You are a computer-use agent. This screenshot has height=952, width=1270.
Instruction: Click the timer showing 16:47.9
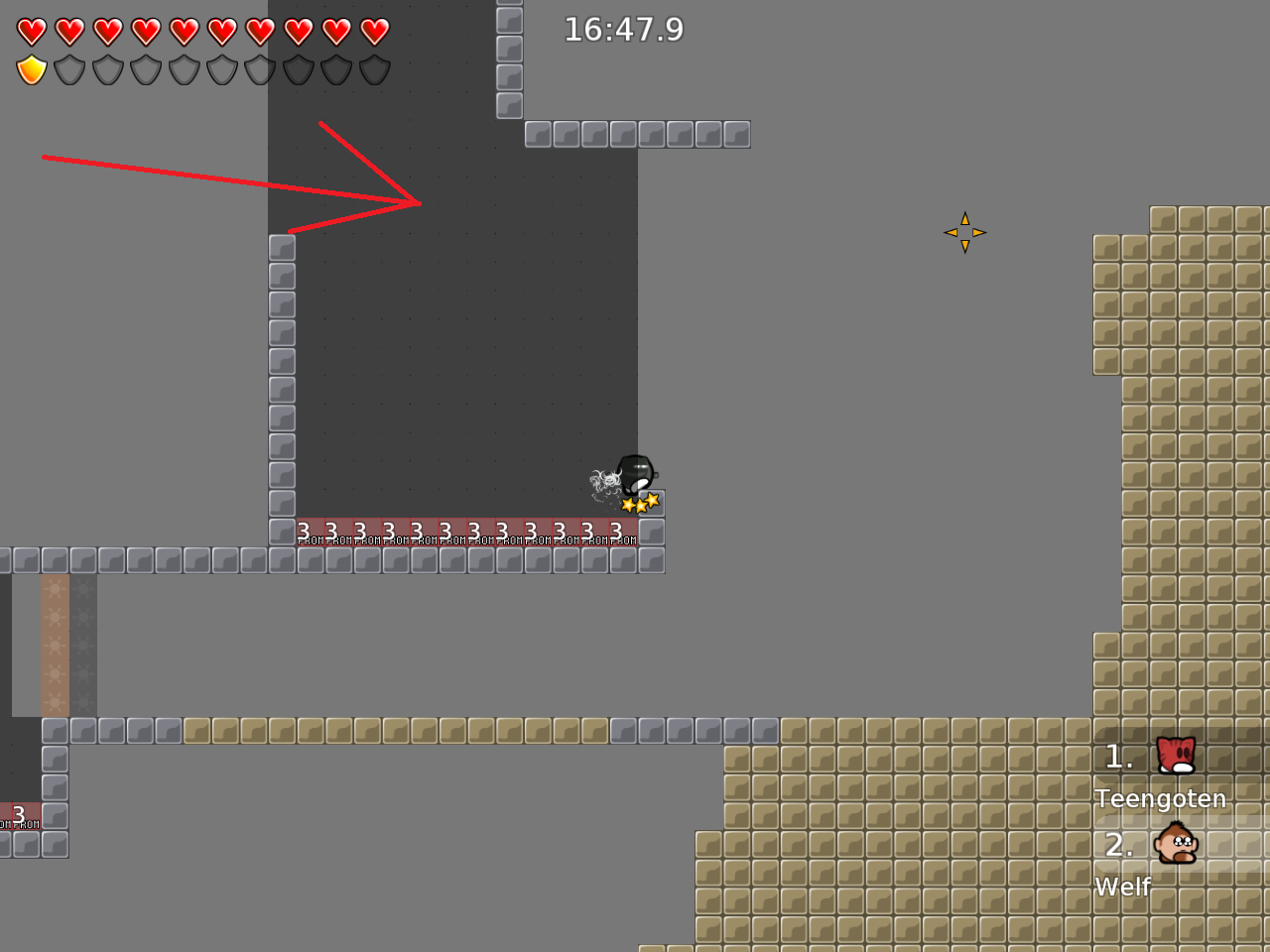click(x=623, y=30)
